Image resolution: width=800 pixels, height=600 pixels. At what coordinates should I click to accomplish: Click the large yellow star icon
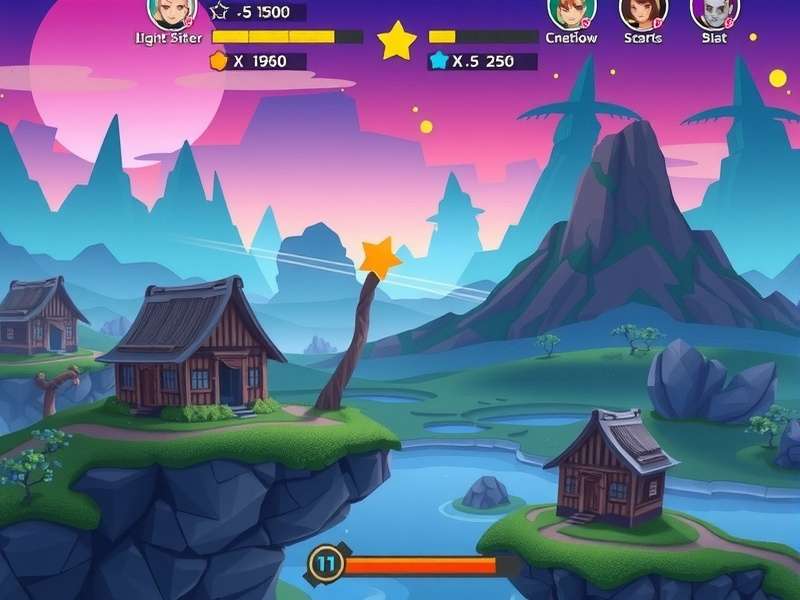397,42
